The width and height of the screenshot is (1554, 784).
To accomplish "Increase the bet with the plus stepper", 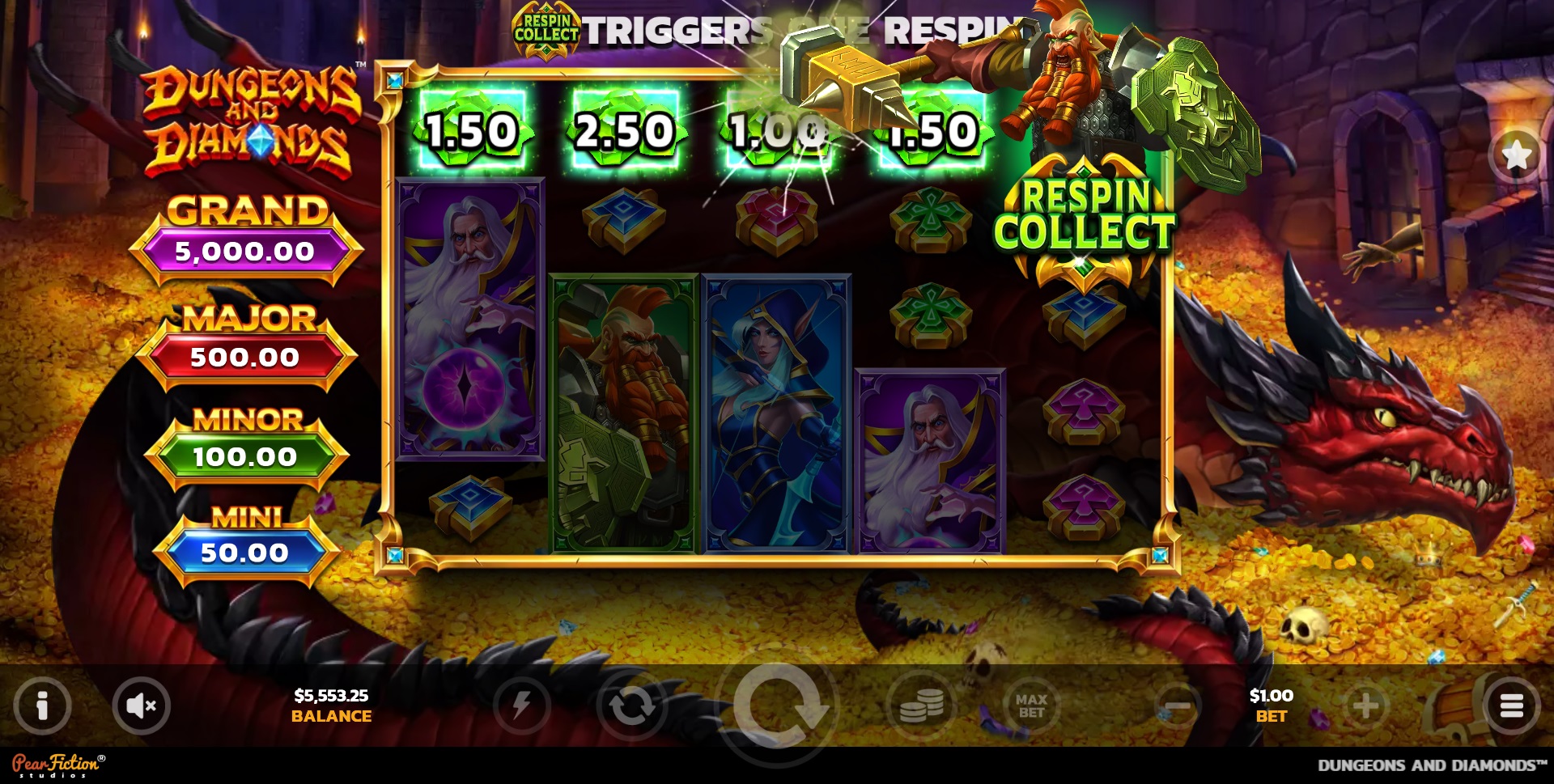I will 1367,706.
